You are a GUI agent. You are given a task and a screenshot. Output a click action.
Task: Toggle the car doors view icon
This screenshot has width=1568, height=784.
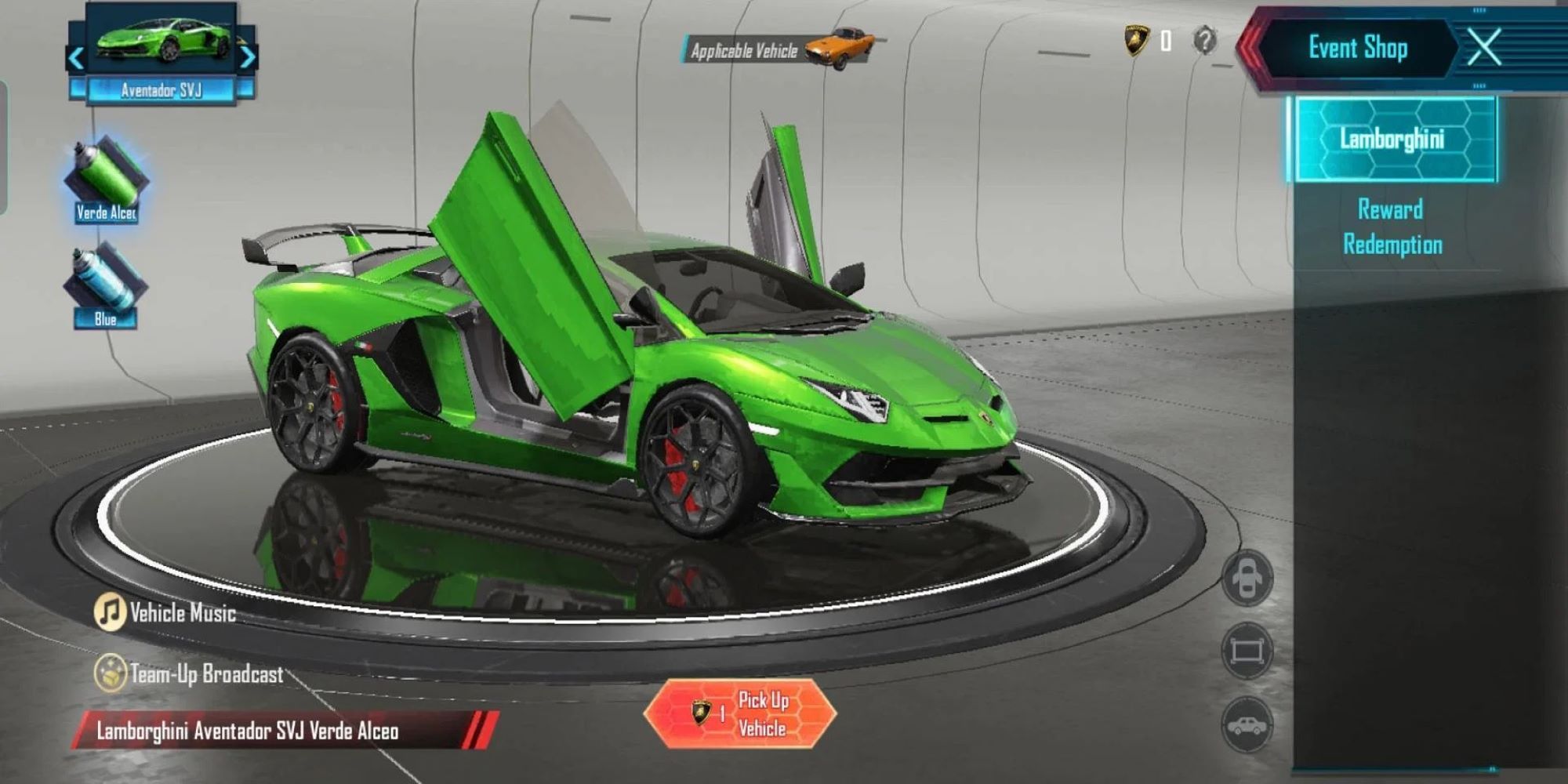tap(1247, 579)
